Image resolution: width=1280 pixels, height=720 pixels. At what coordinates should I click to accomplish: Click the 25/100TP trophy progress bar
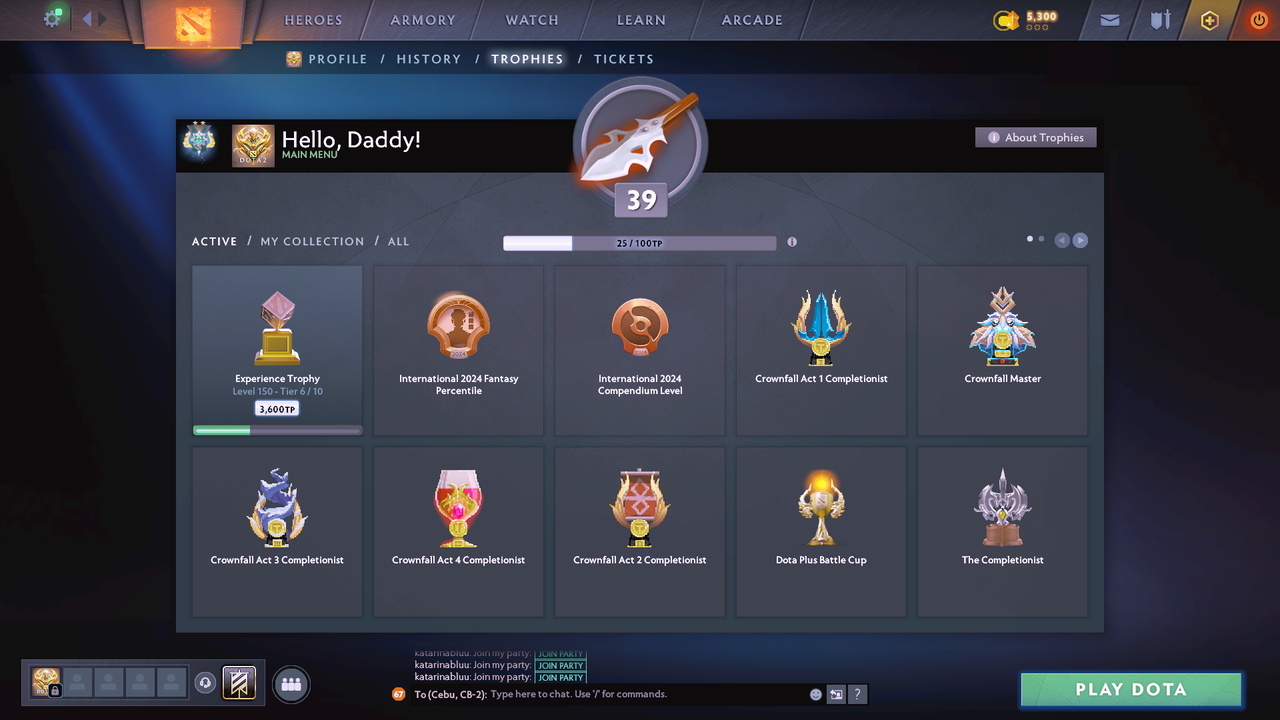pyautogui.click(x=640, y=242)
